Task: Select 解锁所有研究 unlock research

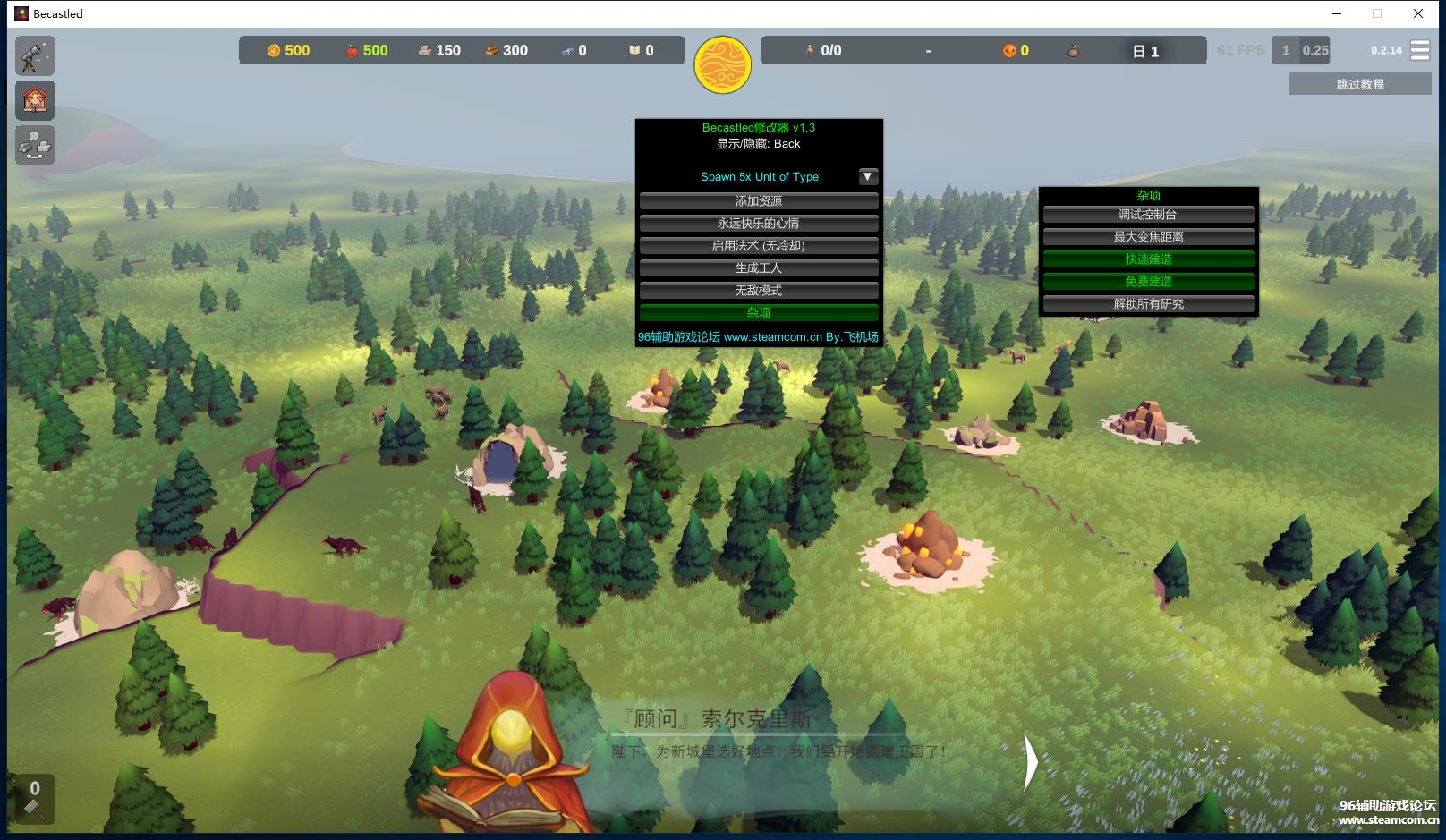Action: pos(1147,304)
